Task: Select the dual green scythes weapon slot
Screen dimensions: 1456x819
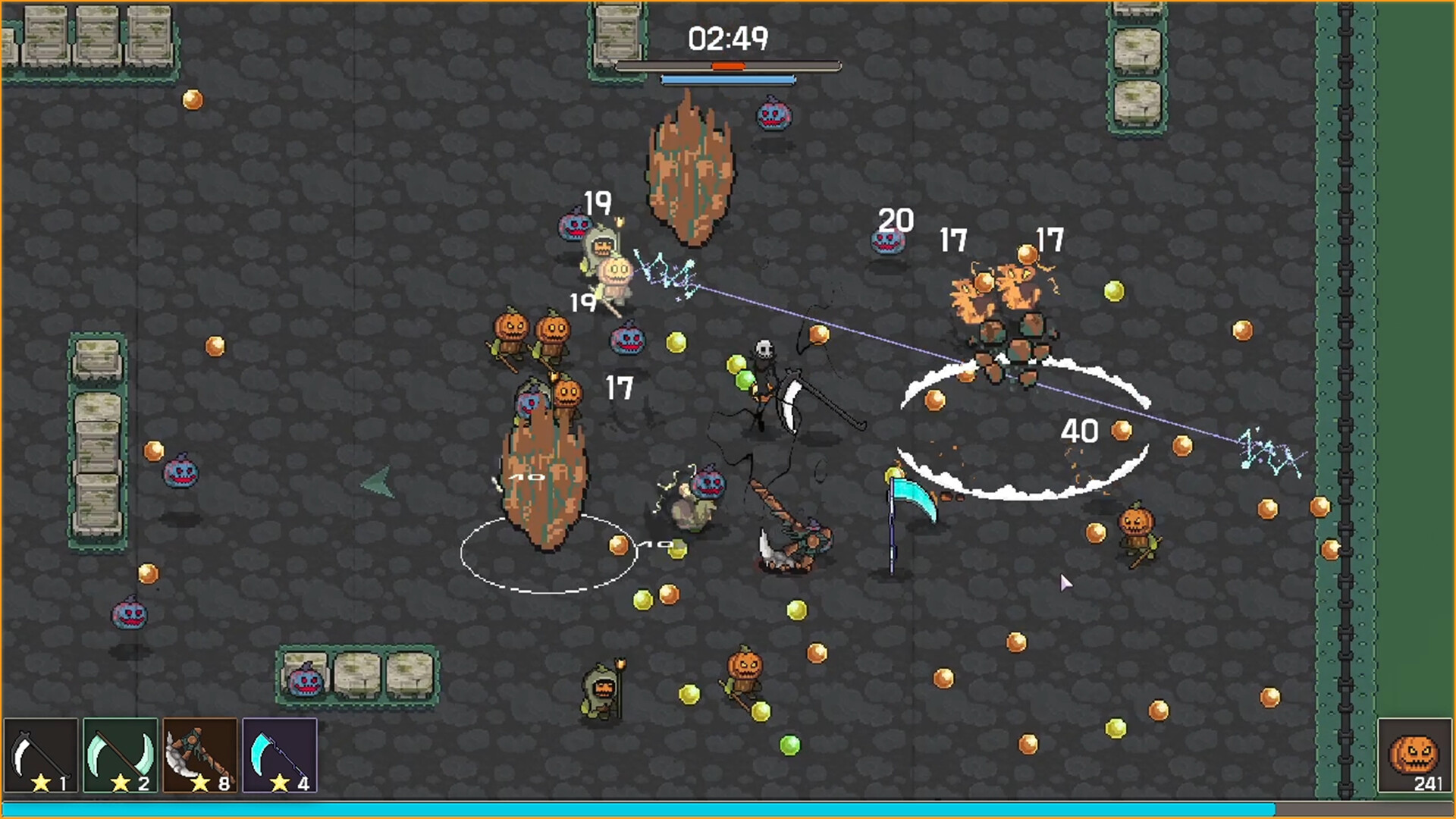Action: coord(120,755)
